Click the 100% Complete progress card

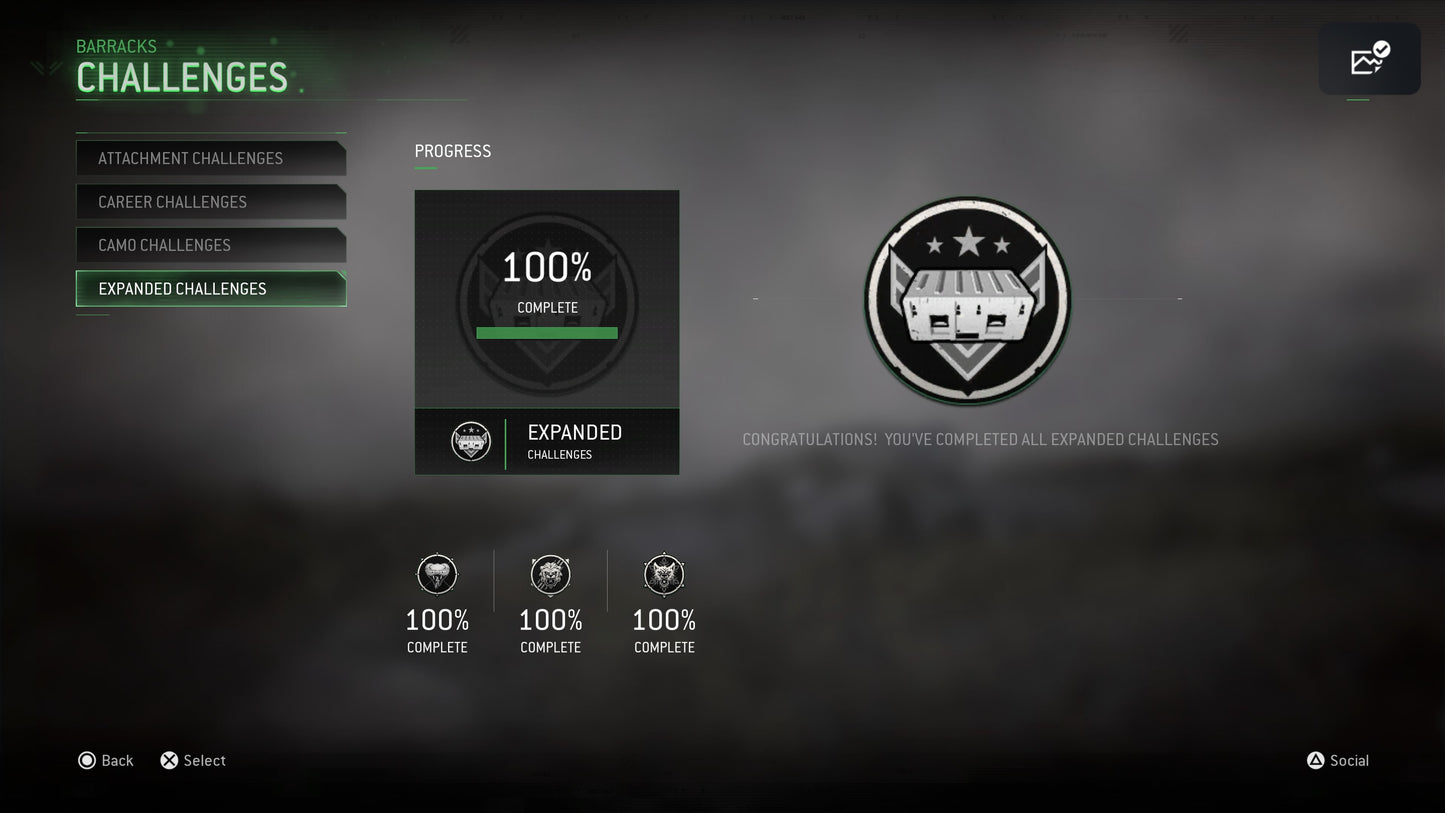tap(547, 300)
